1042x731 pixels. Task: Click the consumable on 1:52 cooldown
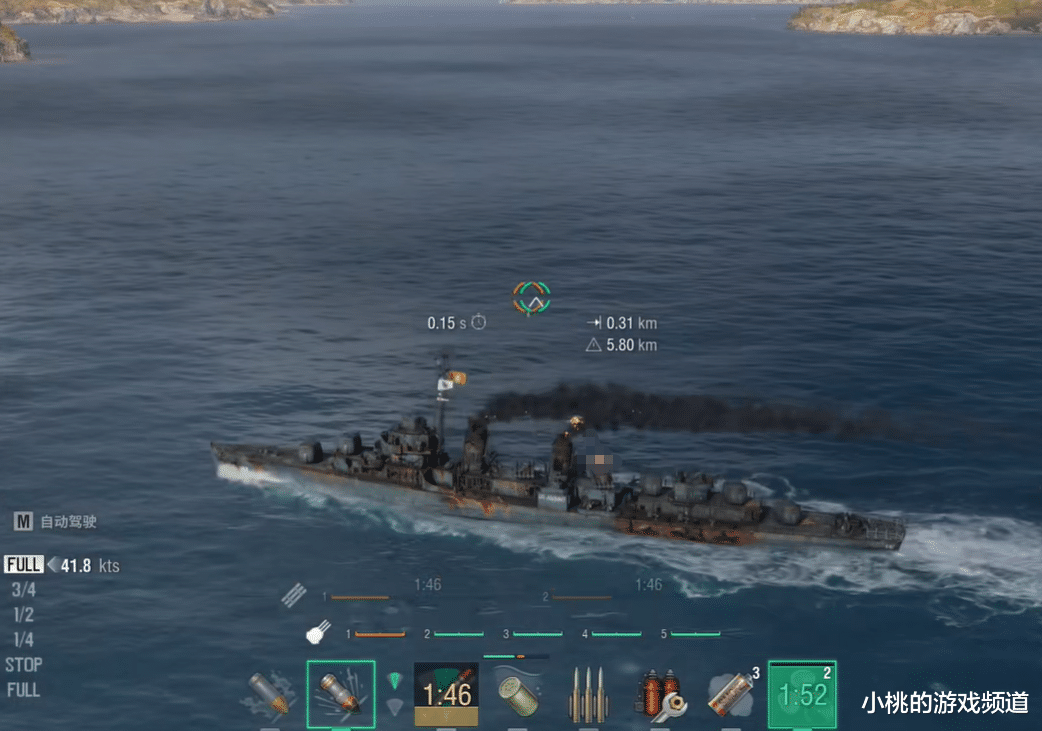click(x=802, y=694)
